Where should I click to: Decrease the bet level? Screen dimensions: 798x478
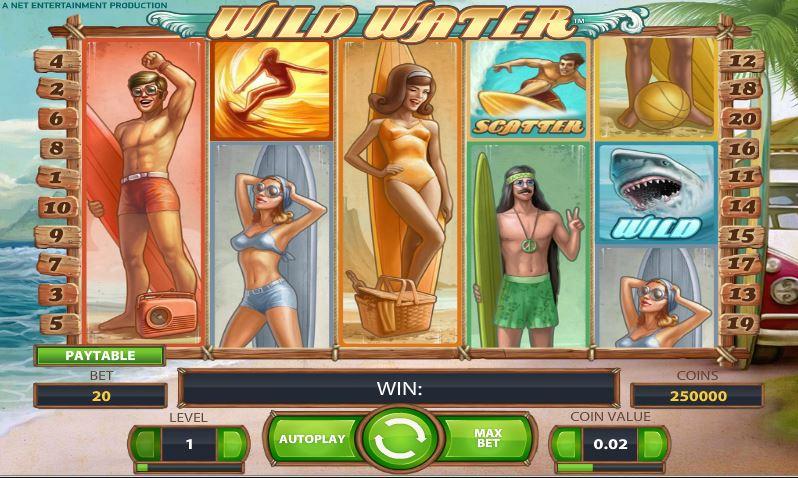(x=146, y=443)
